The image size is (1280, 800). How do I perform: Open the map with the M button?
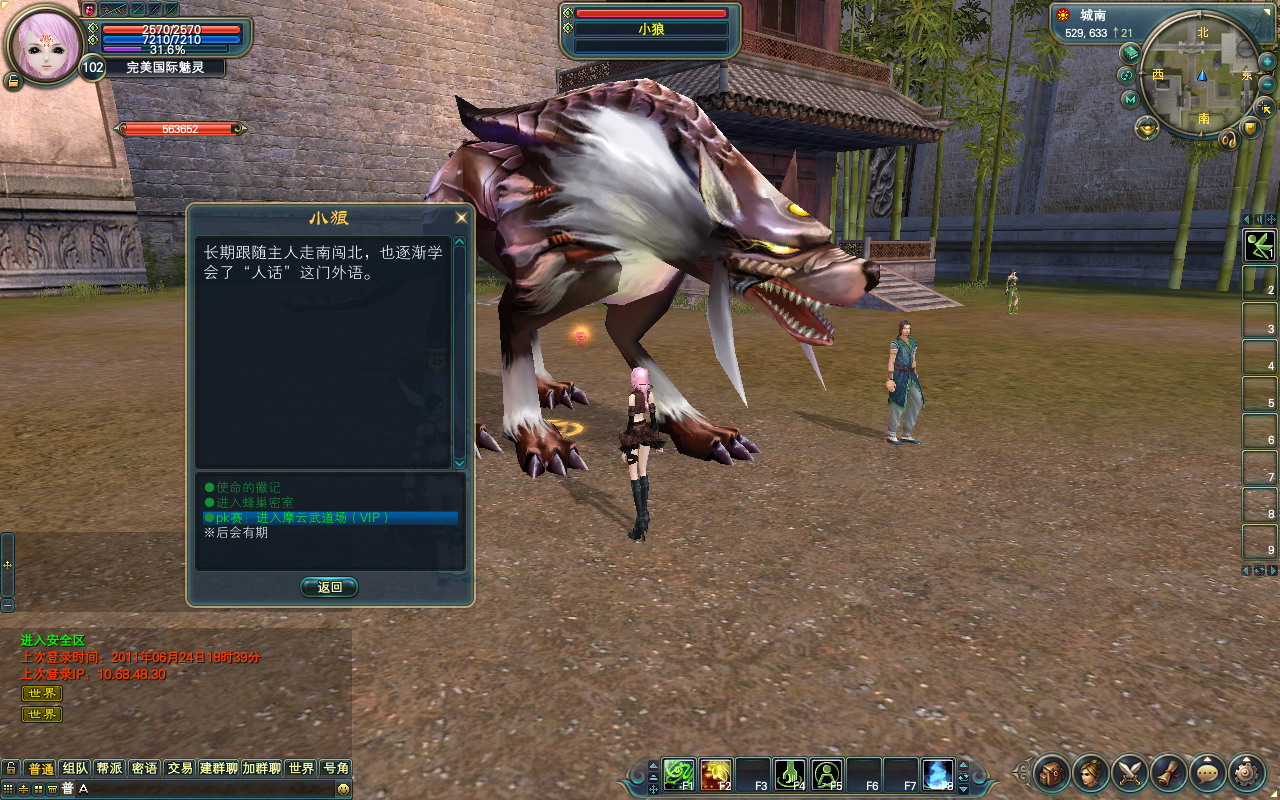tap(1130, 99)
